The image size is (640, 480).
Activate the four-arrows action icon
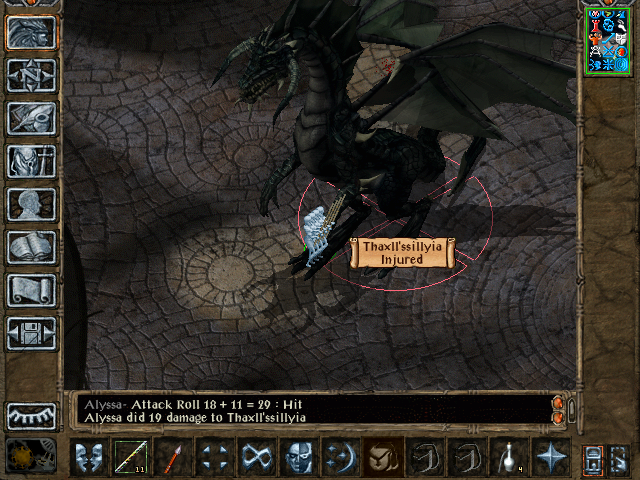click(214, 456)
